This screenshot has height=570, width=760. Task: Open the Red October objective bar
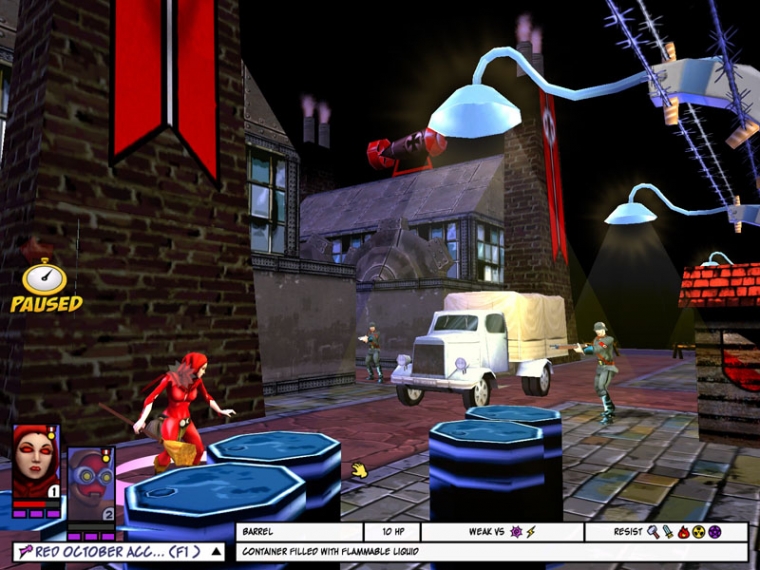click(x=110, y=551)
